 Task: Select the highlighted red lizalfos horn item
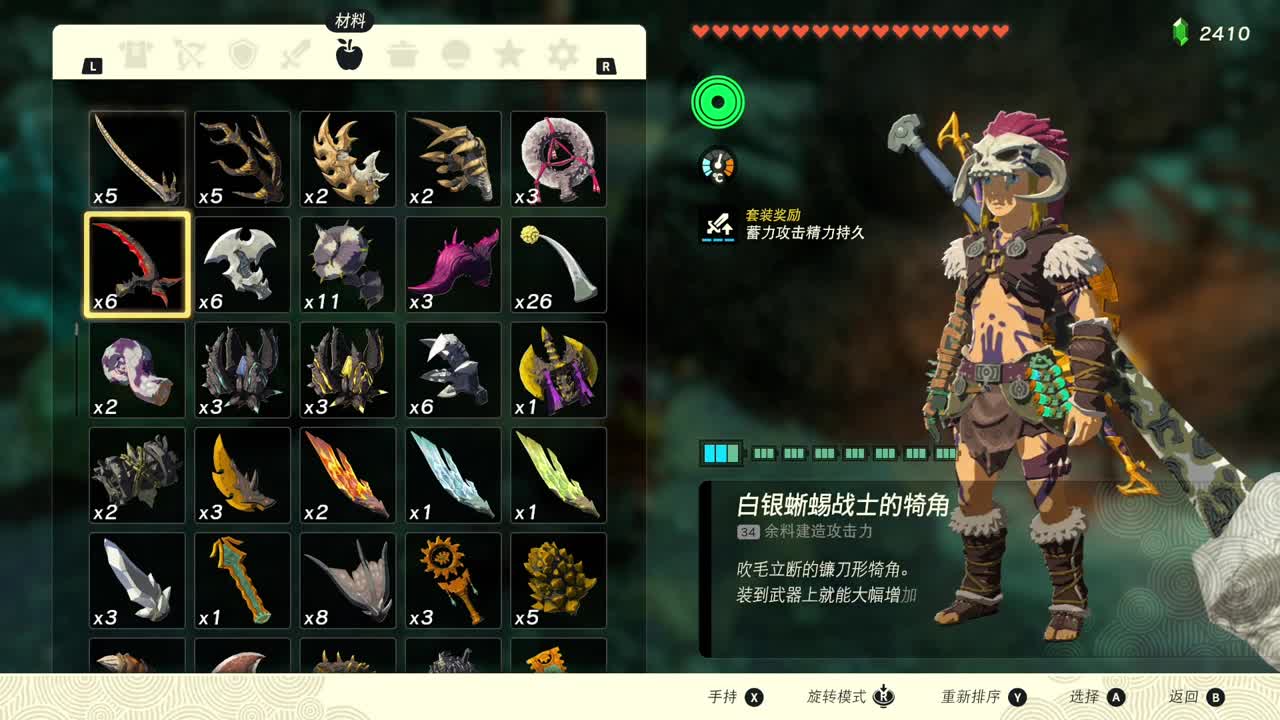(136, 264)
